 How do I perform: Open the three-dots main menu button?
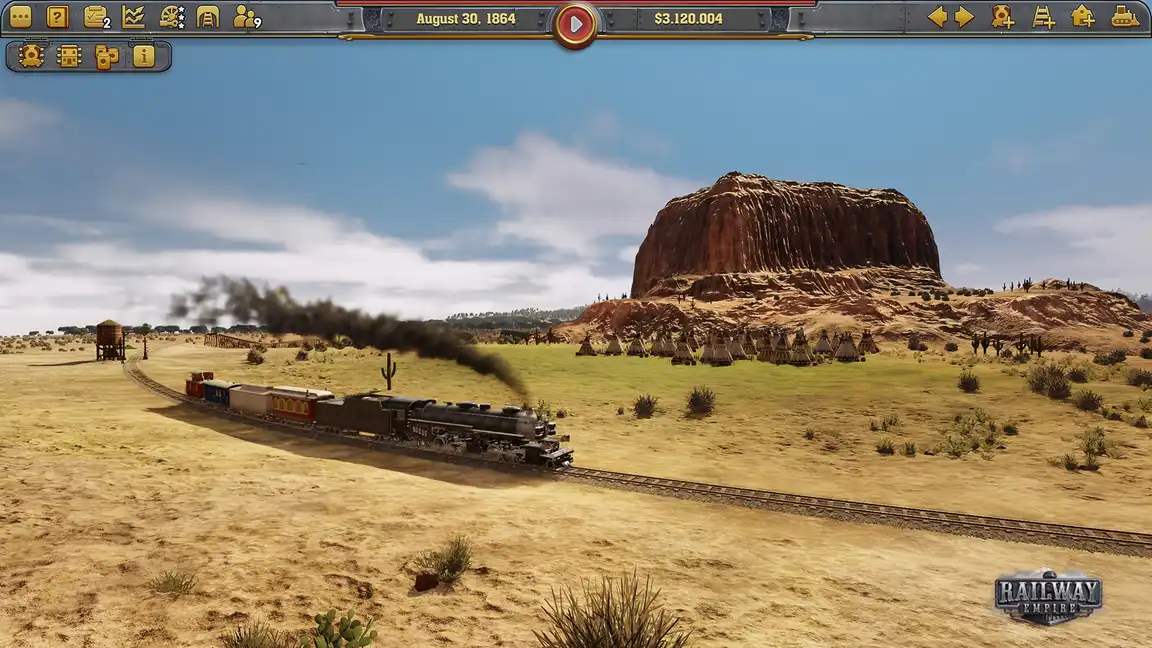coord(20,17)
